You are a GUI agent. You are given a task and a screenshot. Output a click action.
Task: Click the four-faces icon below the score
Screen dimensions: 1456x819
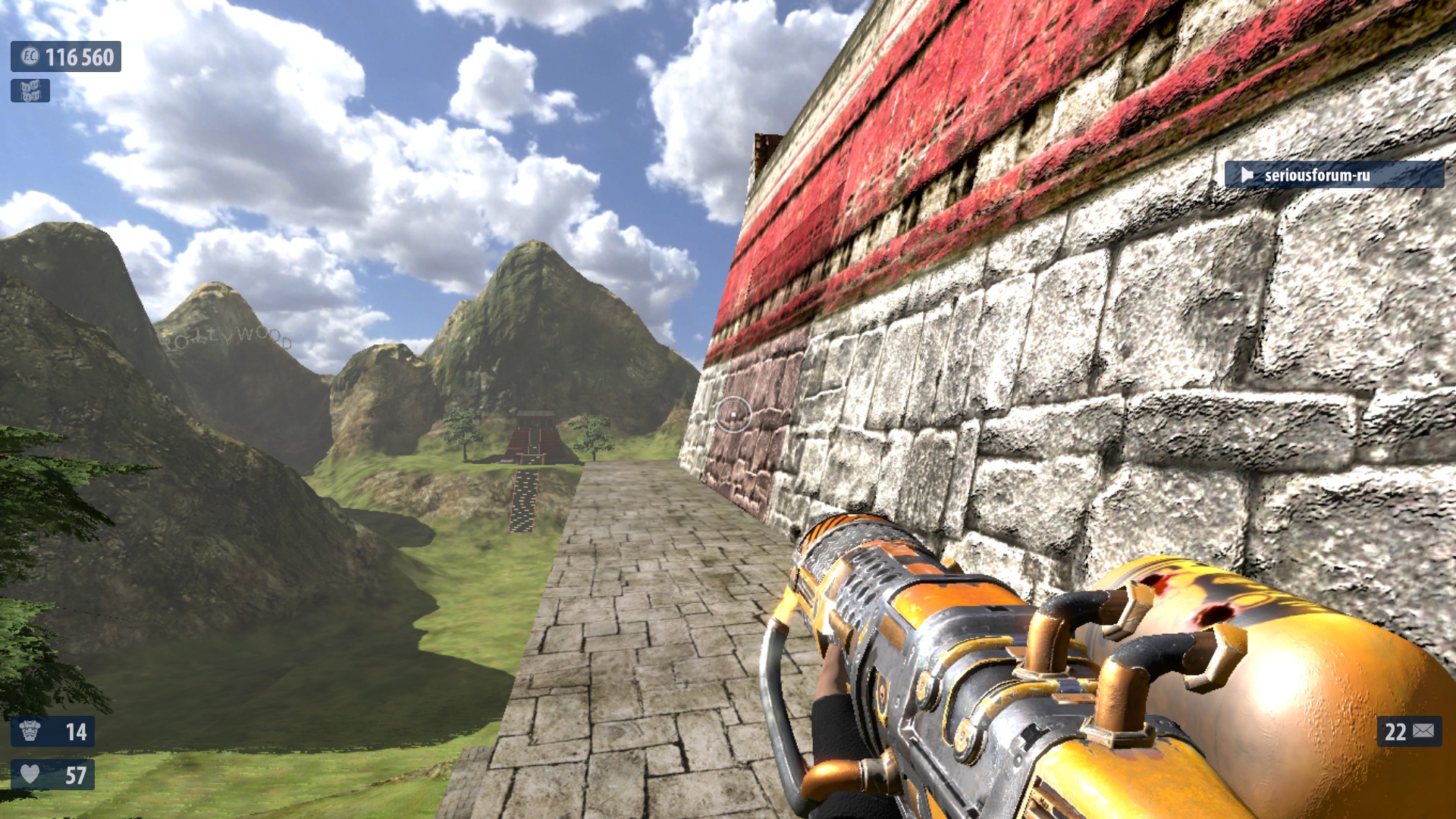30,91
